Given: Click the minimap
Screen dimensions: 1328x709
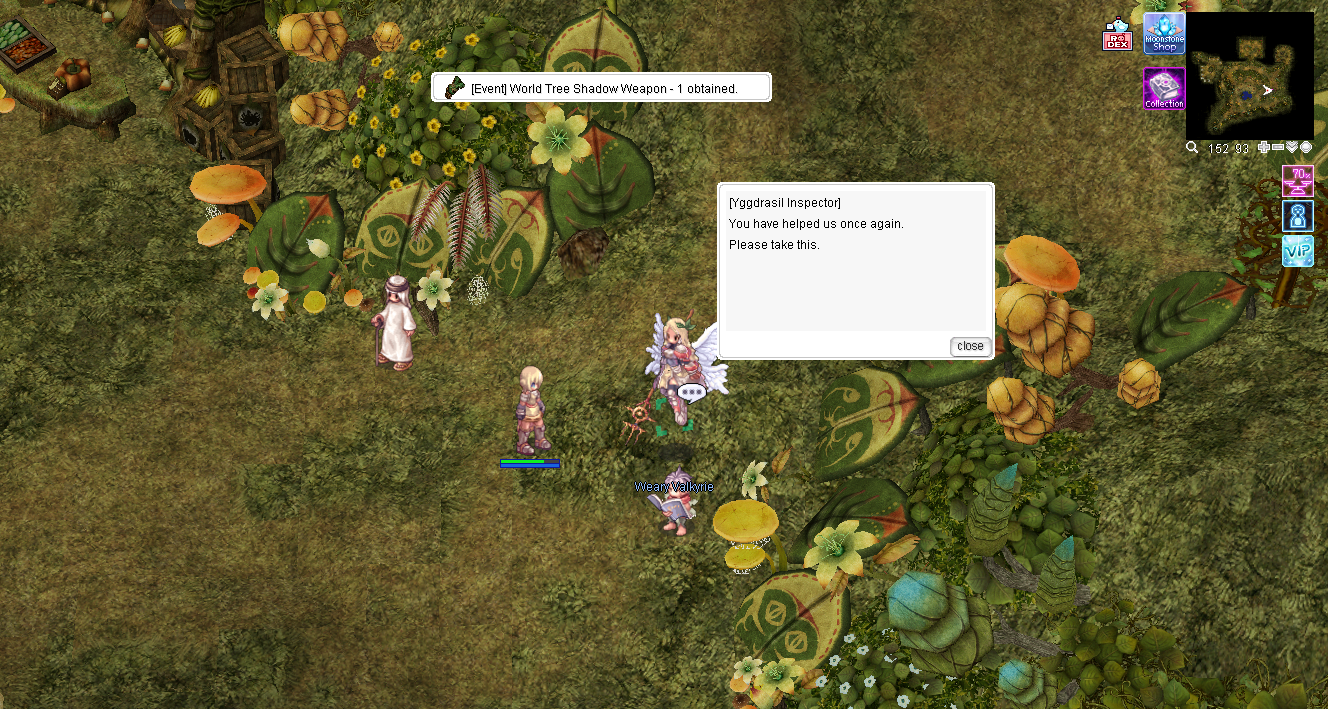Looking at the screenshot, I should pos(1249,75).
